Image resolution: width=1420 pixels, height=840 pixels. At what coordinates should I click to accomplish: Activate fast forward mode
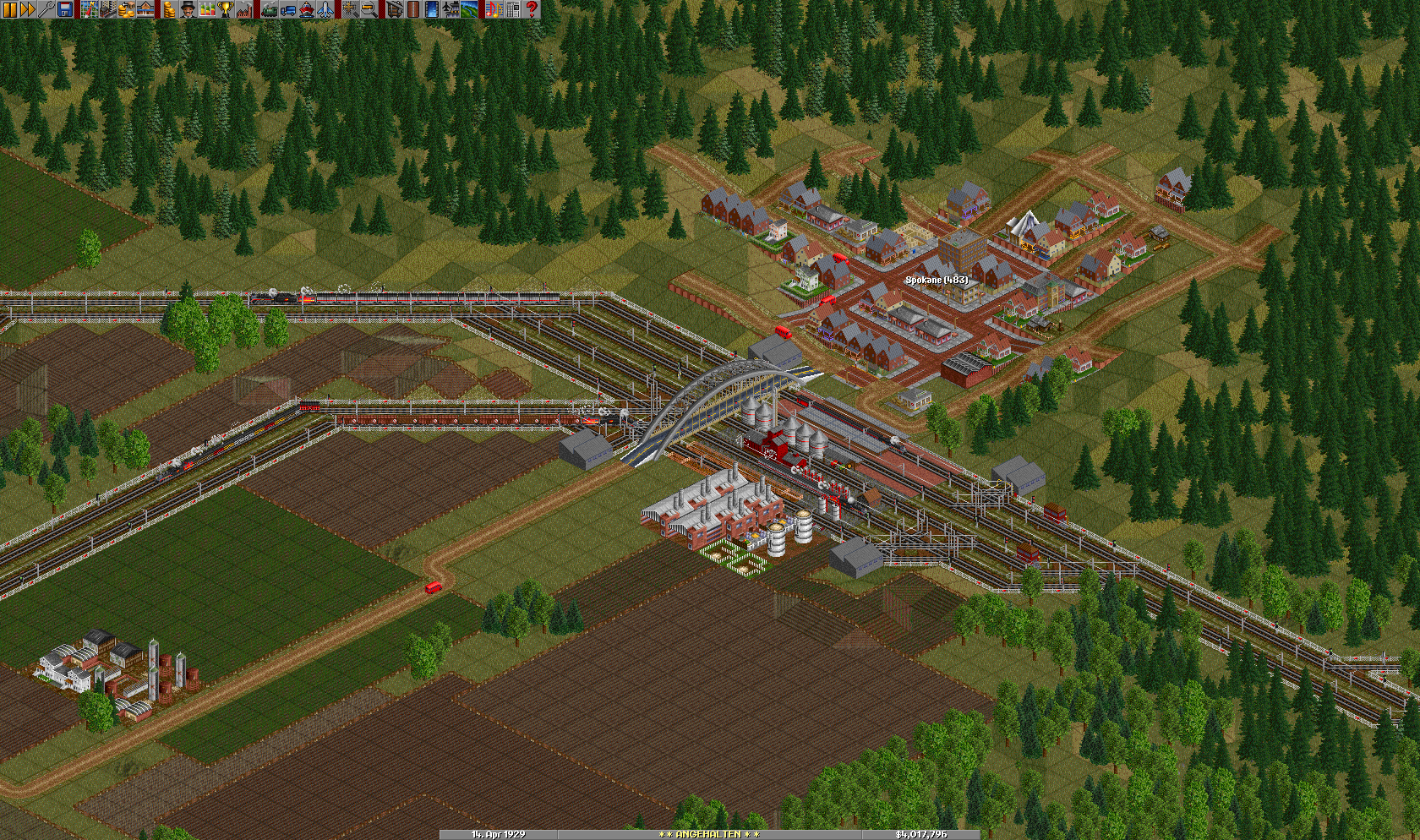click(28, 9)
